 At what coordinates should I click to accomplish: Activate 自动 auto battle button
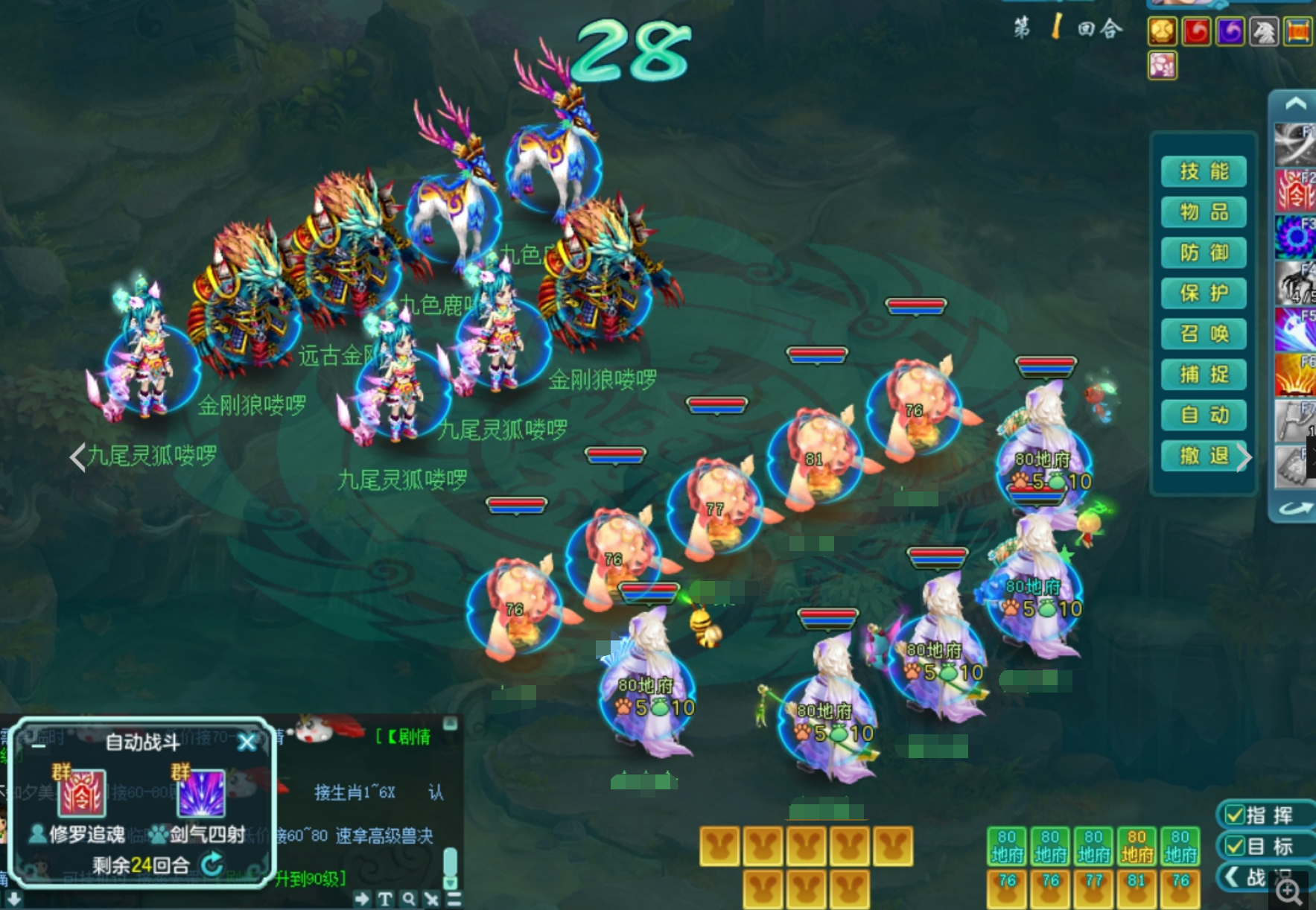[x=1204, y=415]
